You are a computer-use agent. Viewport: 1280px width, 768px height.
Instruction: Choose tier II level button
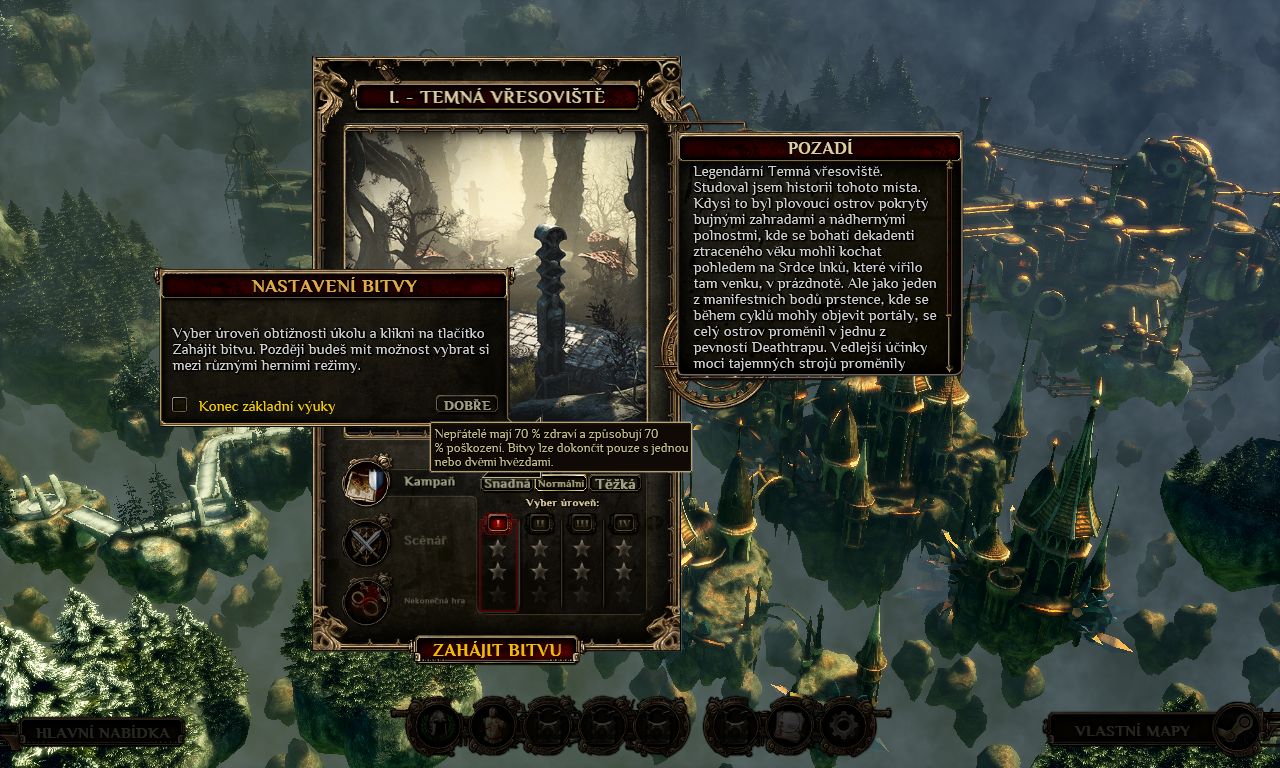[x=540, y=522]
